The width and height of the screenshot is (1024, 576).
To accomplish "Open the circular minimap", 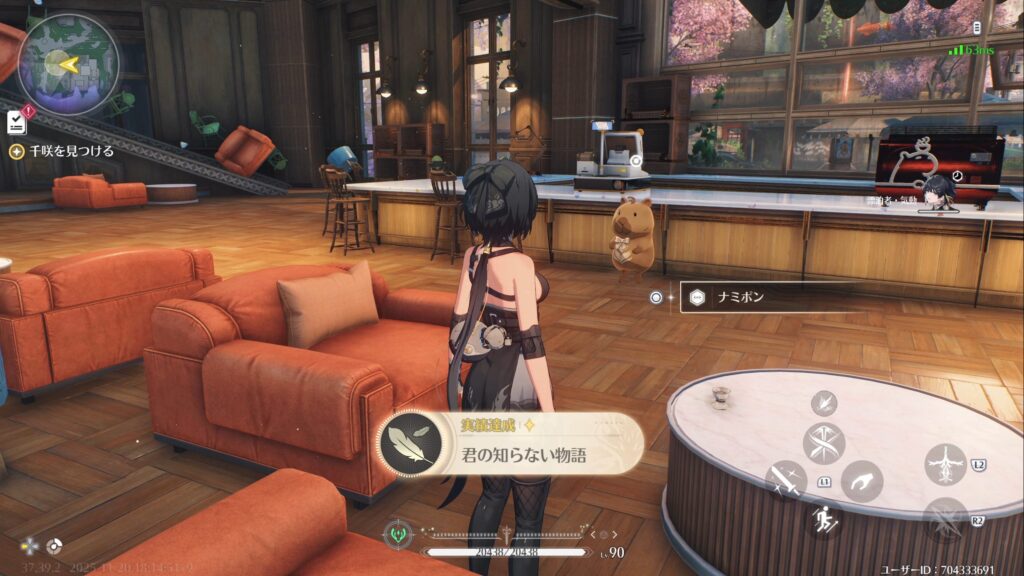I will pyautogui.click(x=68, y=64).
